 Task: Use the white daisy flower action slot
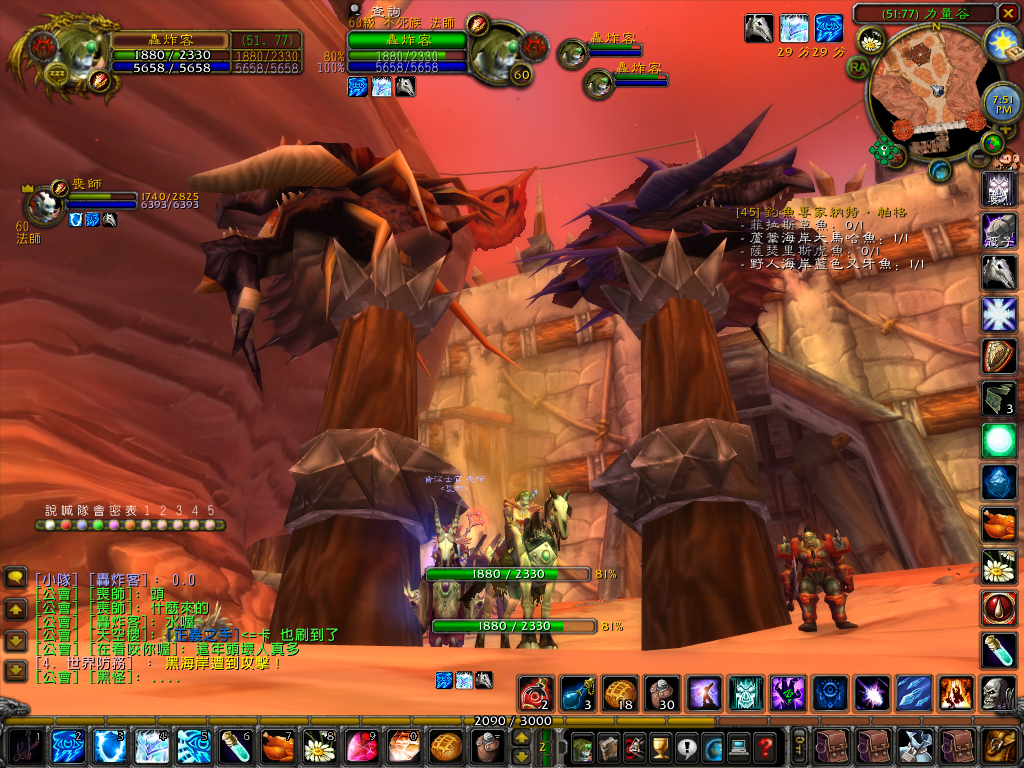coord(999,568)
